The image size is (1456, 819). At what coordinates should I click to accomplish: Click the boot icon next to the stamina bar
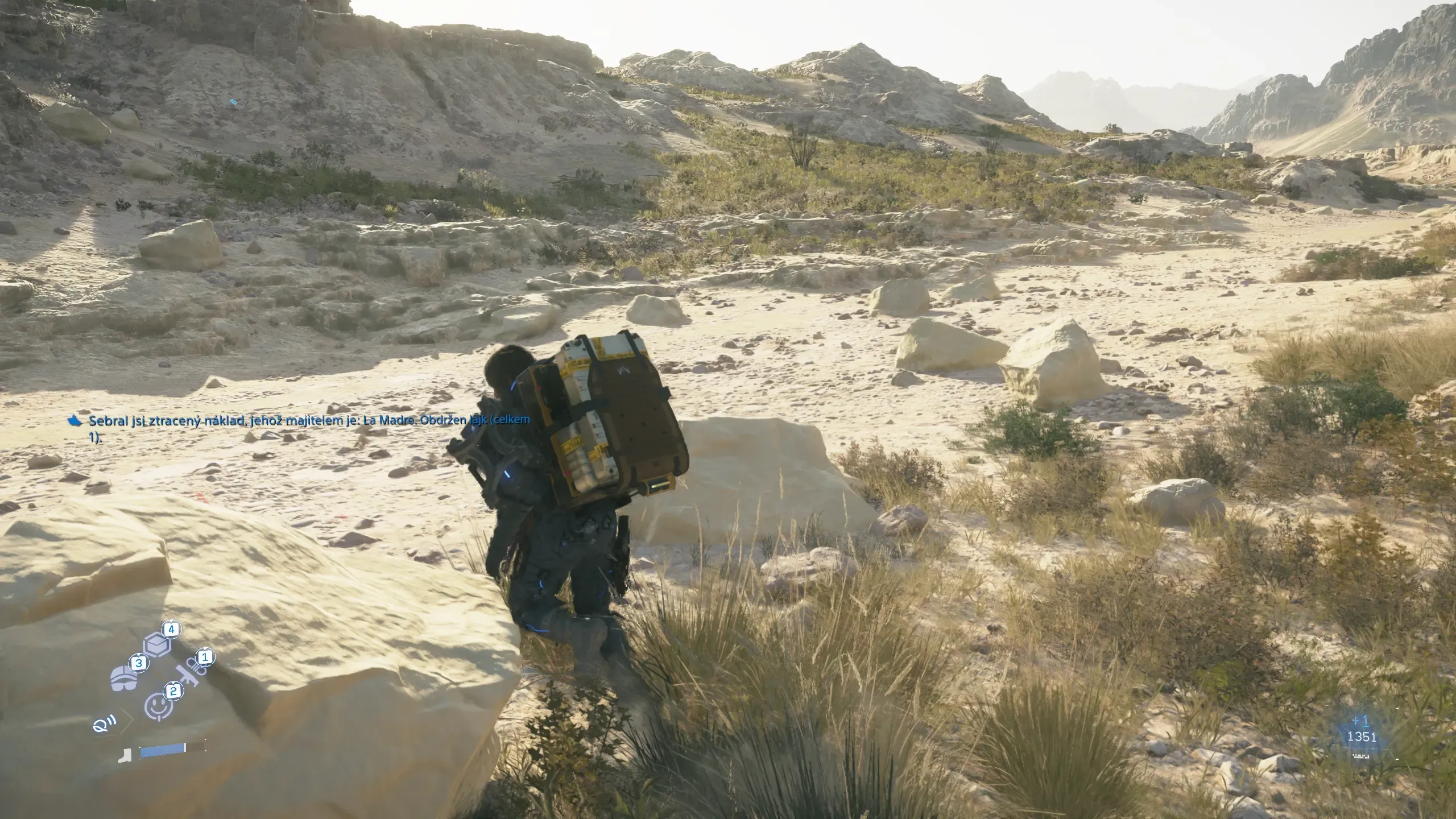(125, 756)
